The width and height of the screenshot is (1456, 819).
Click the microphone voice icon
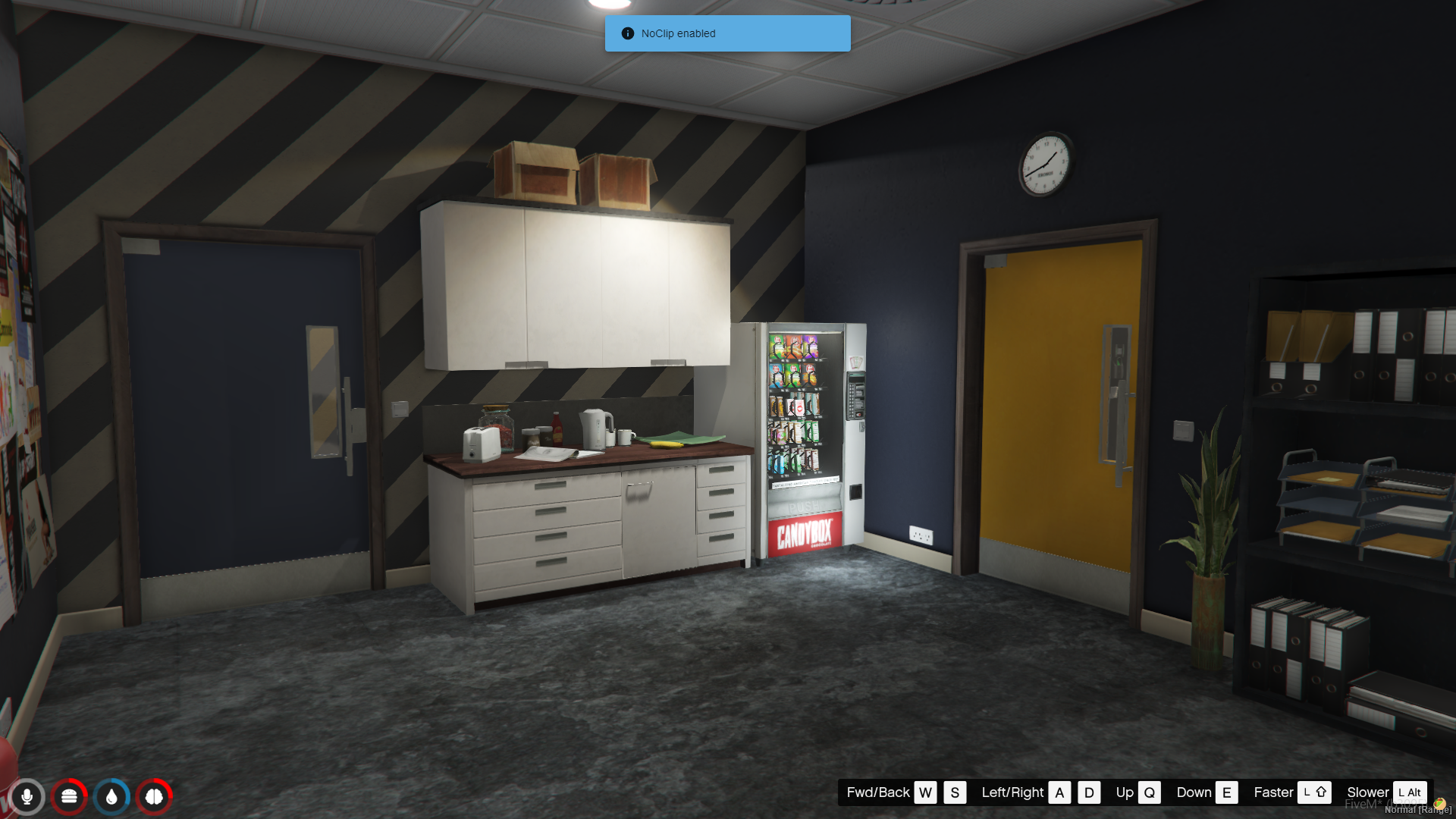click(27, 796)
